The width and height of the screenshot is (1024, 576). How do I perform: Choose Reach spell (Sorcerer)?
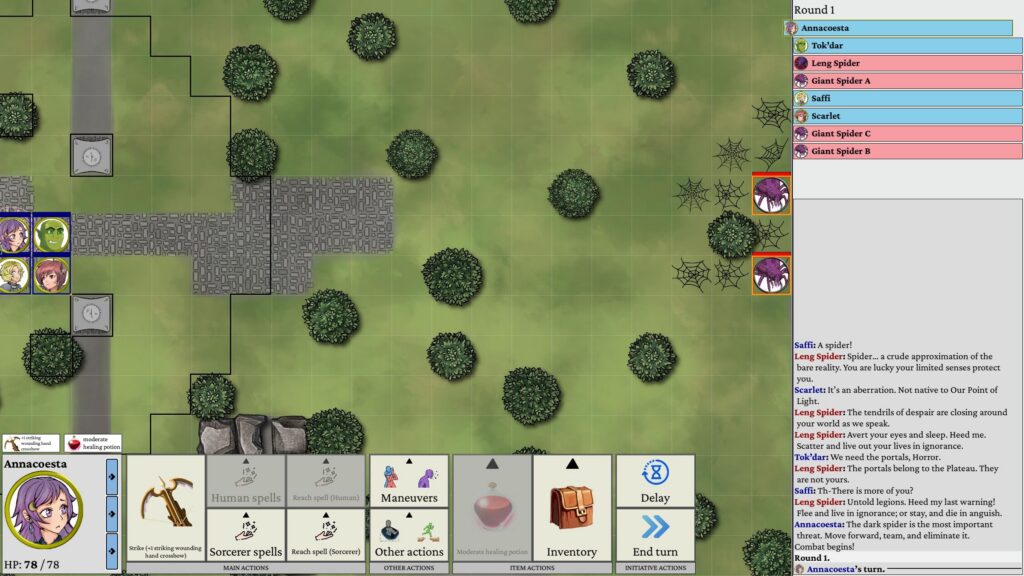[326, 535]
